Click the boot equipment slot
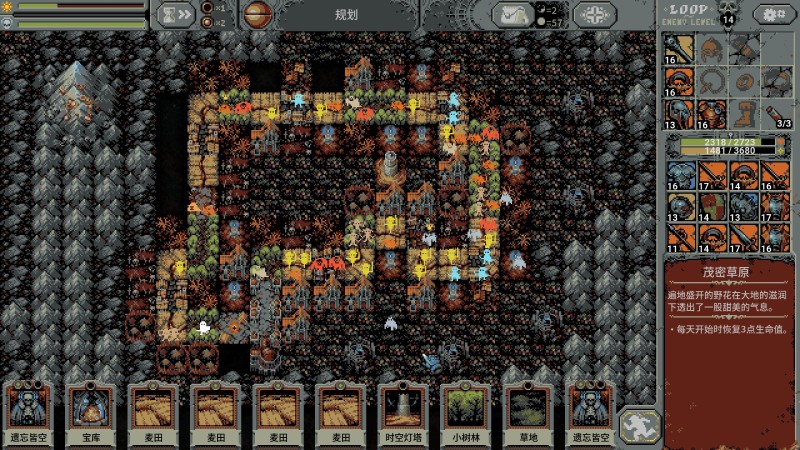The image size is (800, 450). (x=743, y=112)
